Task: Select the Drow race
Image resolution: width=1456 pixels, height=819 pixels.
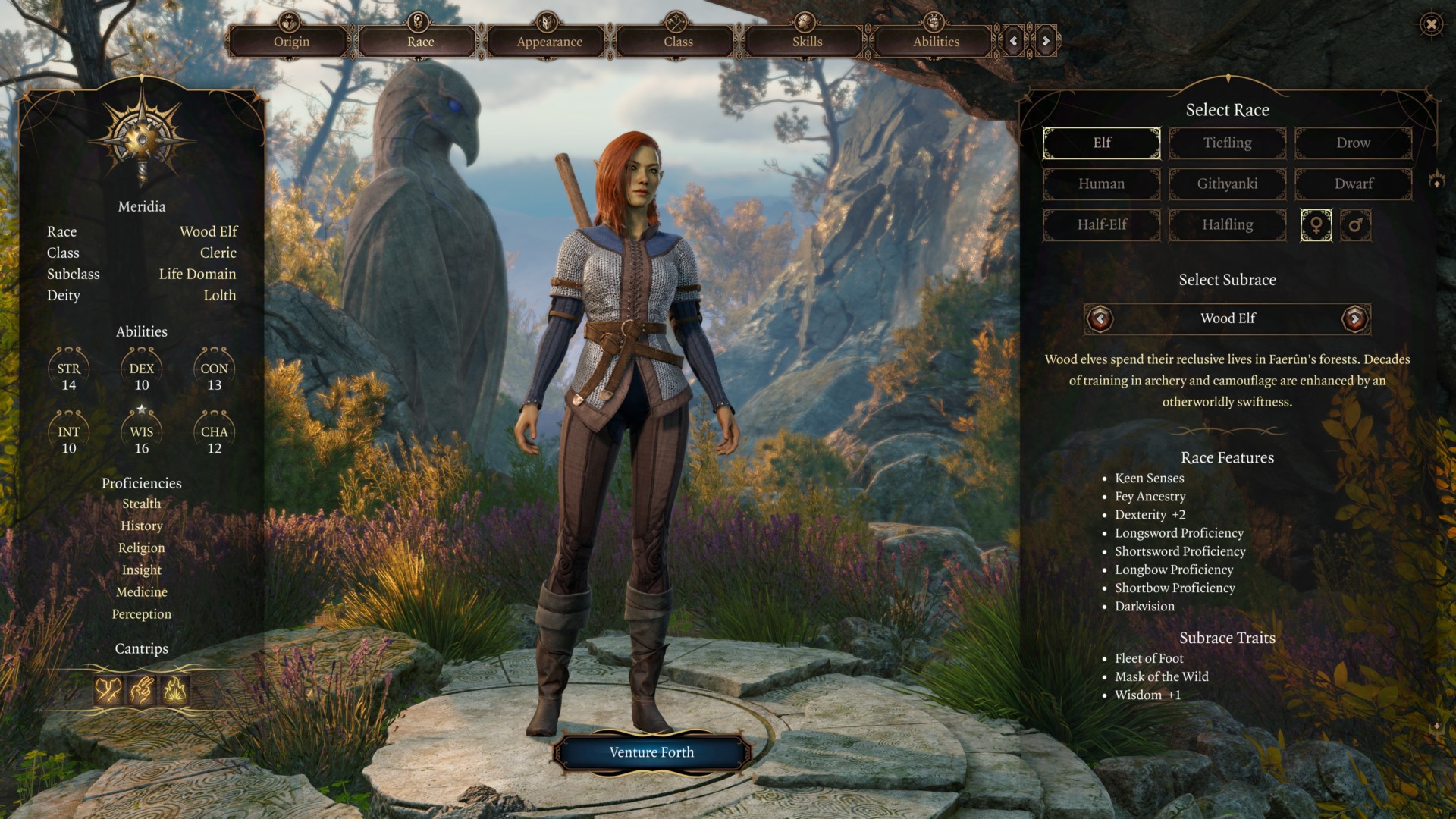Action: click(x=1353, y=143)
